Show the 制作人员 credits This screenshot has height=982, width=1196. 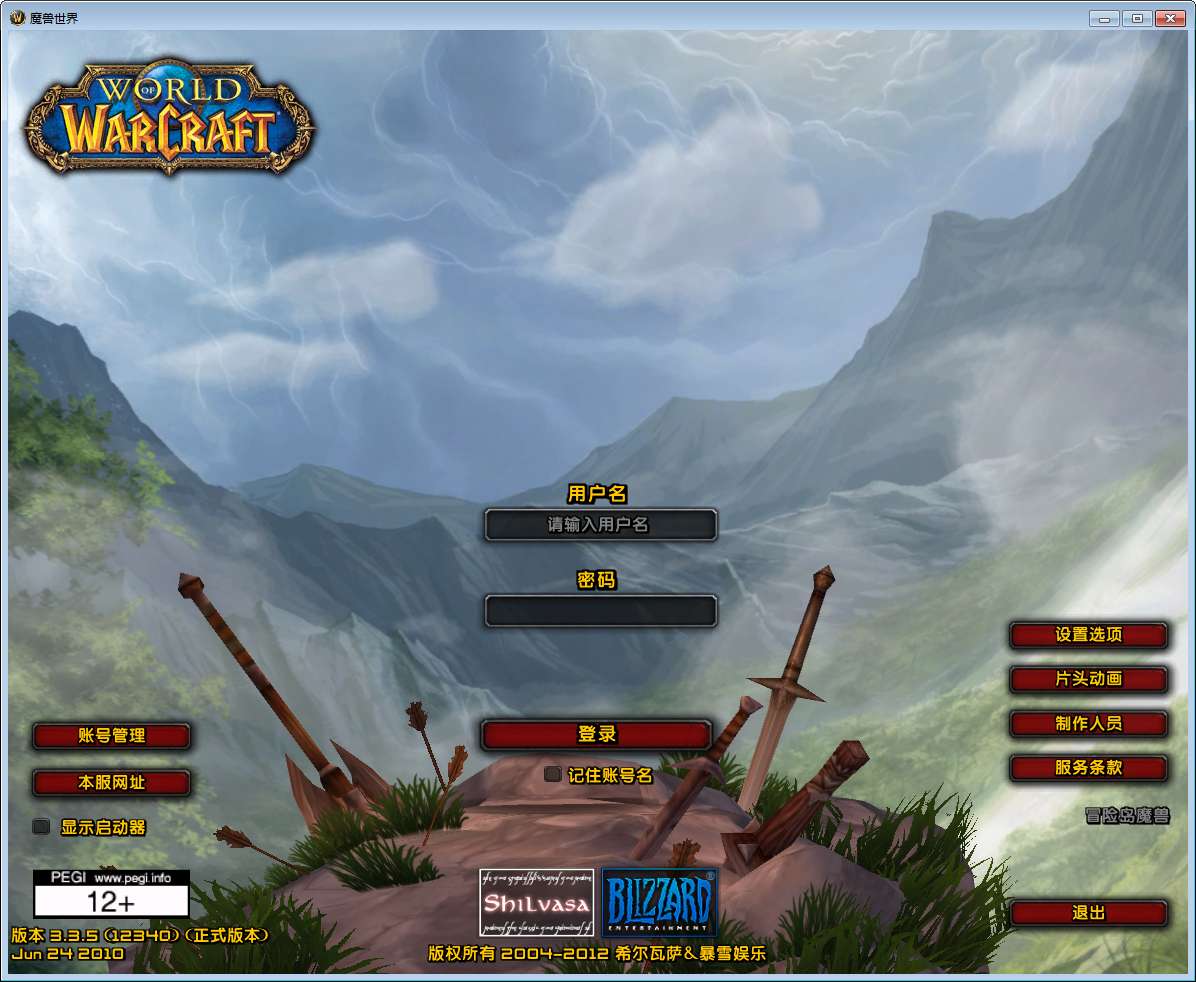[x=1088, y=724]
